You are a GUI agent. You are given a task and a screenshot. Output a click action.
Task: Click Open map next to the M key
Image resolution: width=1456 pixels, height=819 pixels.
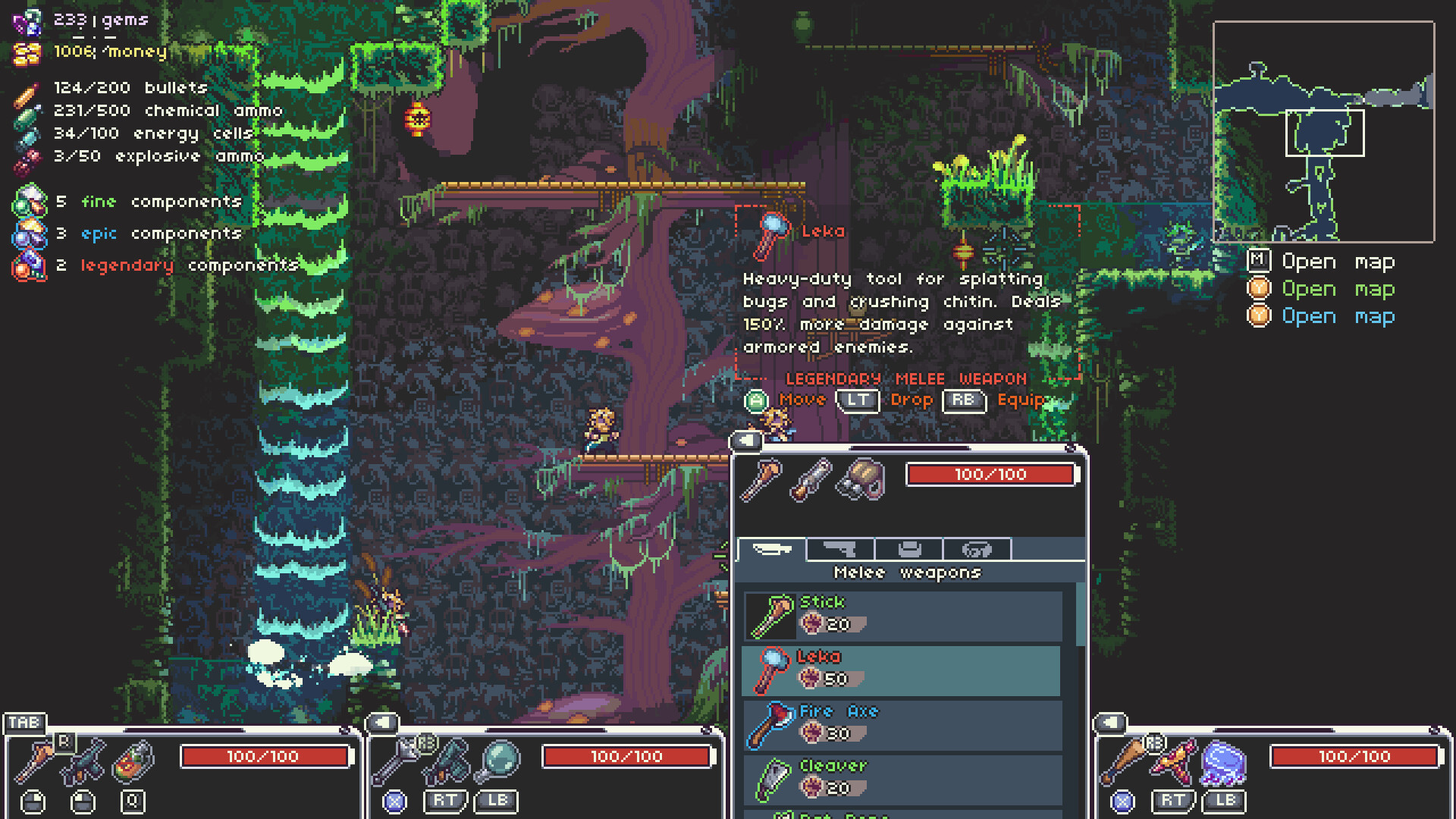click(1338, 262)
